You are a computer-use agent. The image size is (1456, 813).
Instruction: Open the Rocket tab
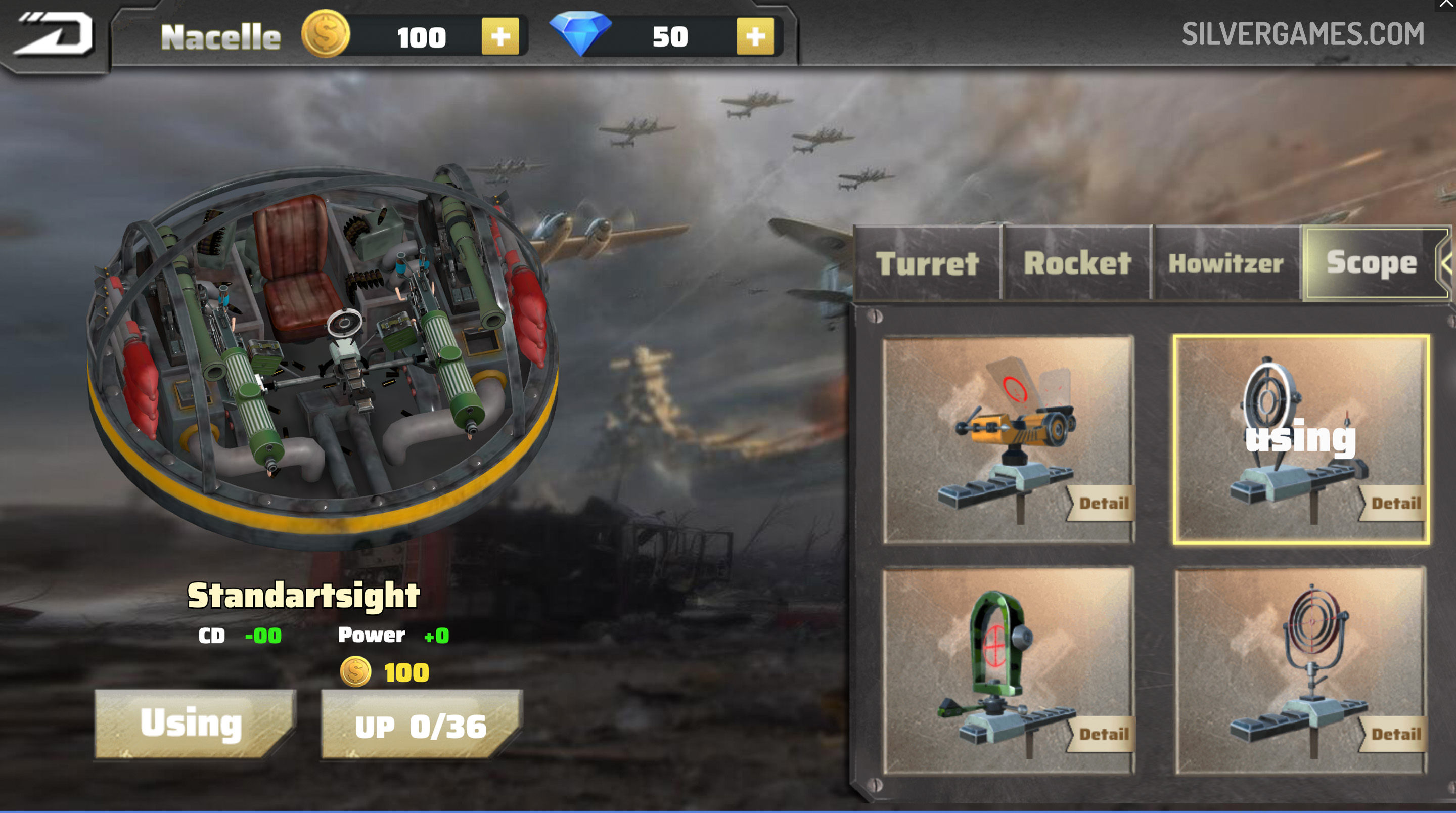(1077, 263)
